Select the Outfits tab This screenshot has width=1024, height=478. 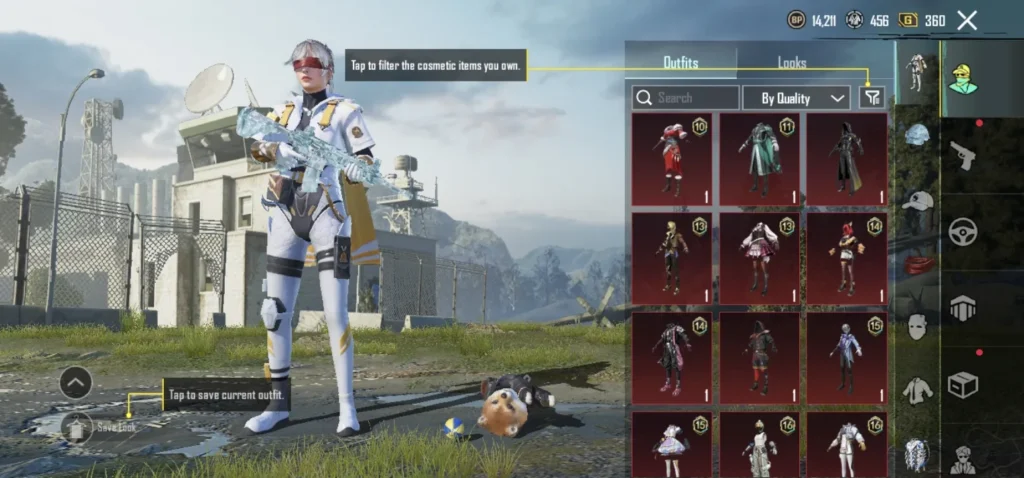tap(681, 62)
